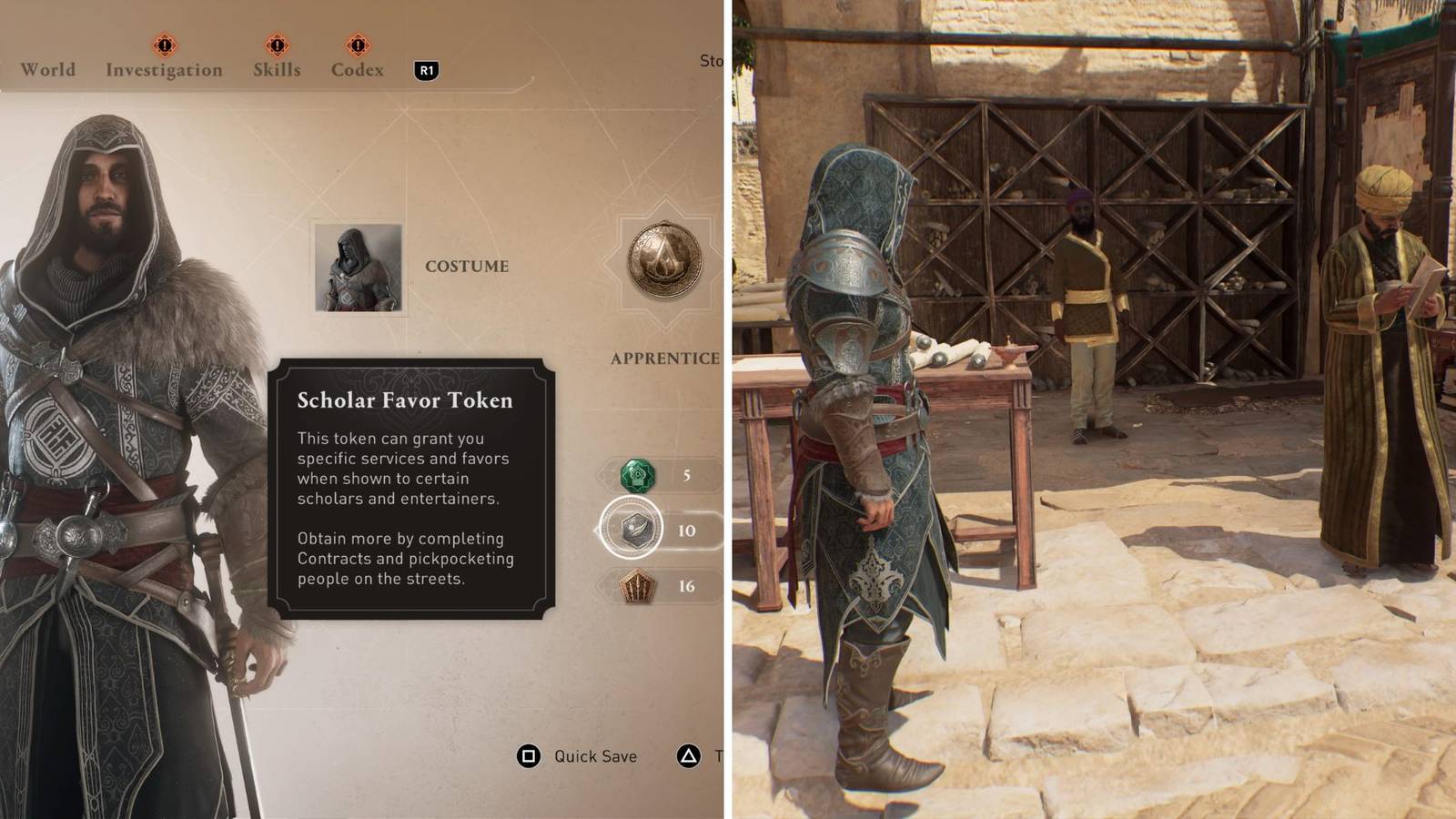Open the Codex tab
The image size is (1456, 819).
pyautogui.click(x=357, y=69)
